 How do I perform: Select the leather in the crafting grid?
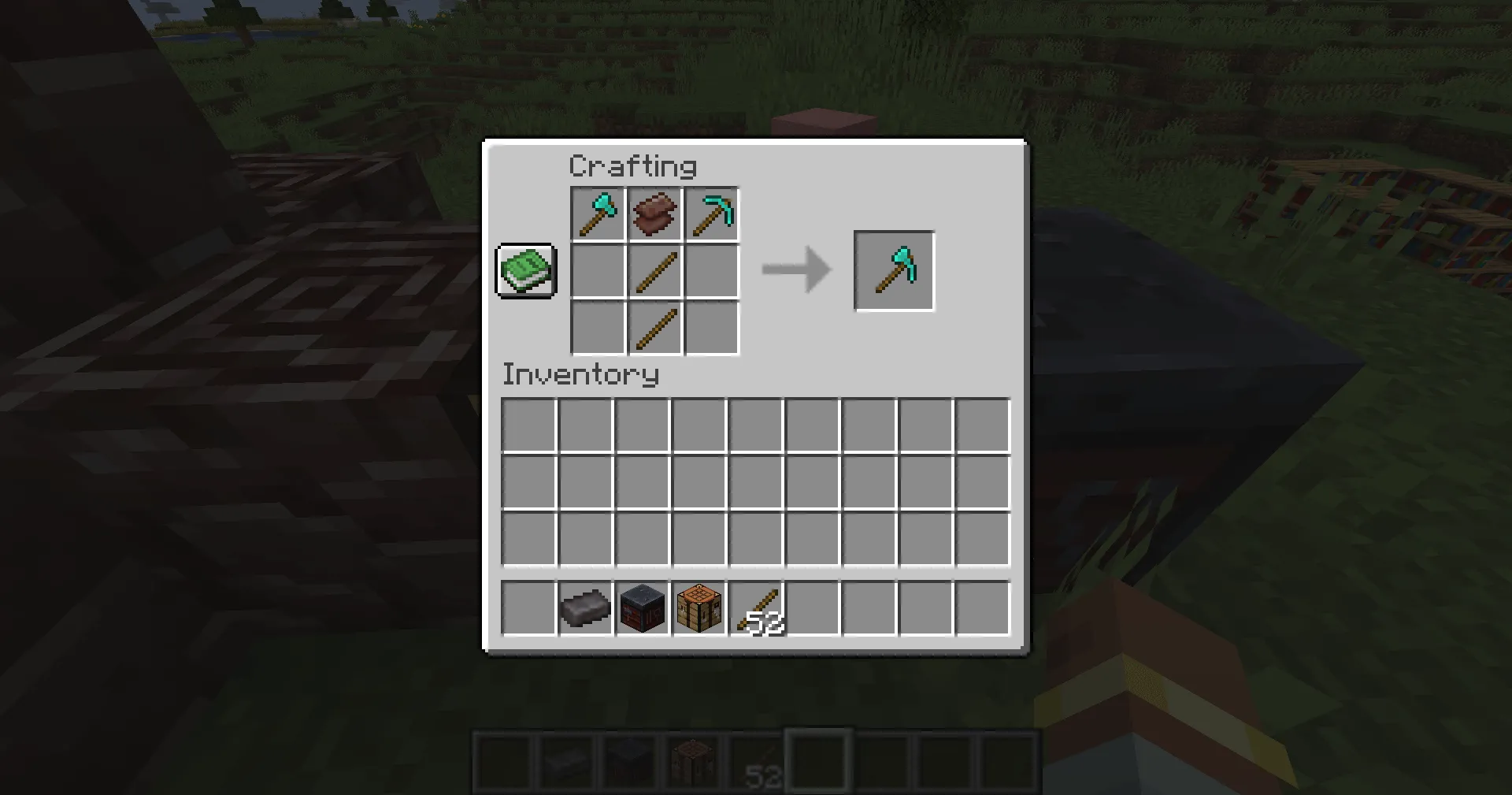(654, 214)
